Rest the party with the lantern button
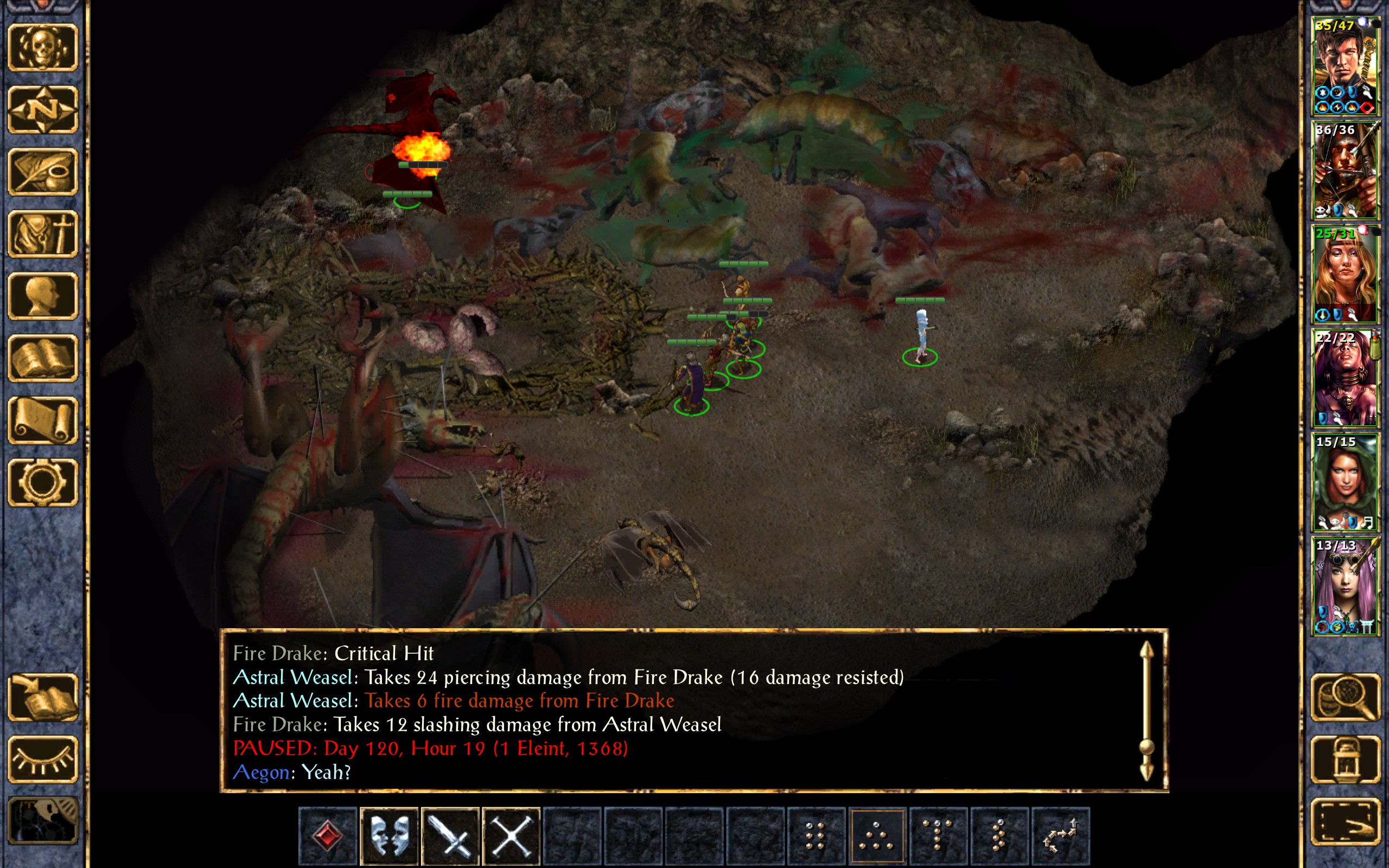The height and width of the screenshot is (868, 1389). tap(1345, 759)
